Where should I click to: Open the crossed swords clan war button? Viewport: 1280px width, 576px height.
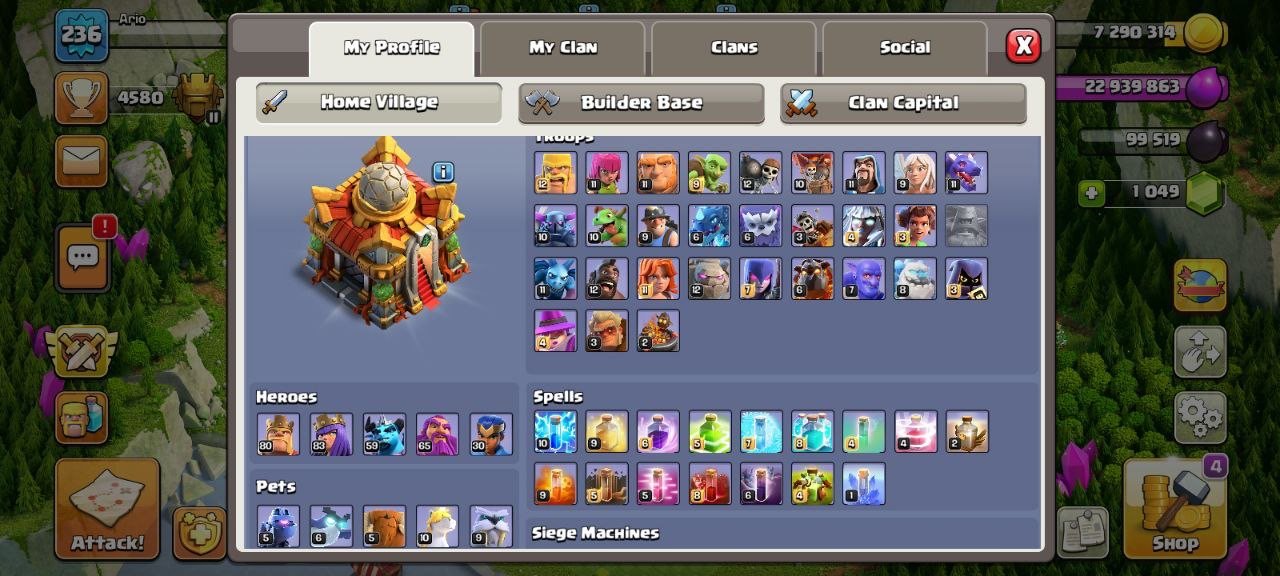point(81,351)
